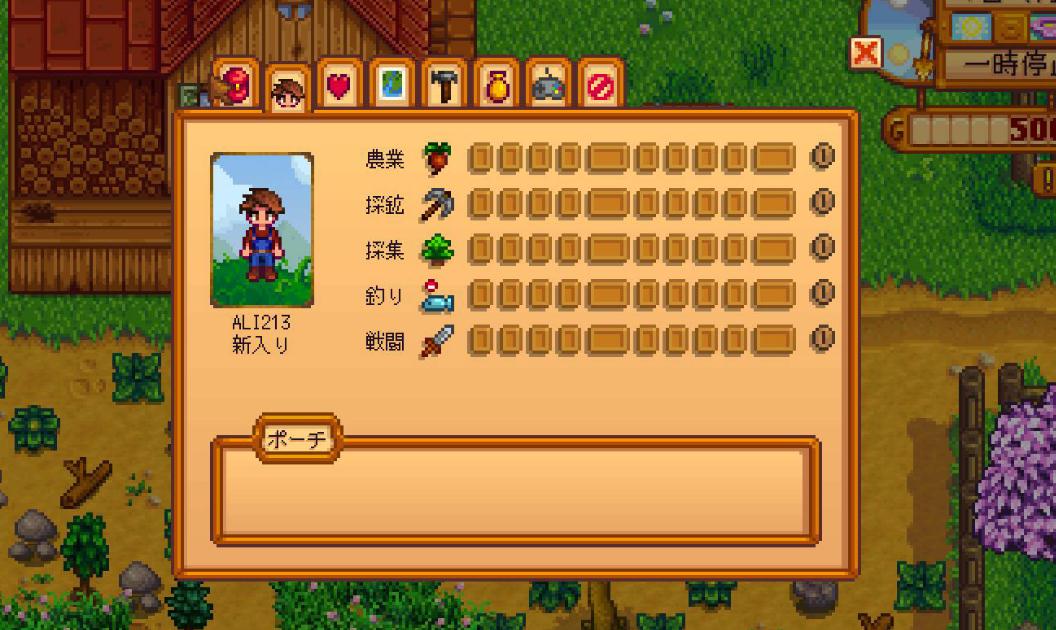Open the heart social tab
The width and height of the screenshot is (1056, 630).
[x=340, y=86]
